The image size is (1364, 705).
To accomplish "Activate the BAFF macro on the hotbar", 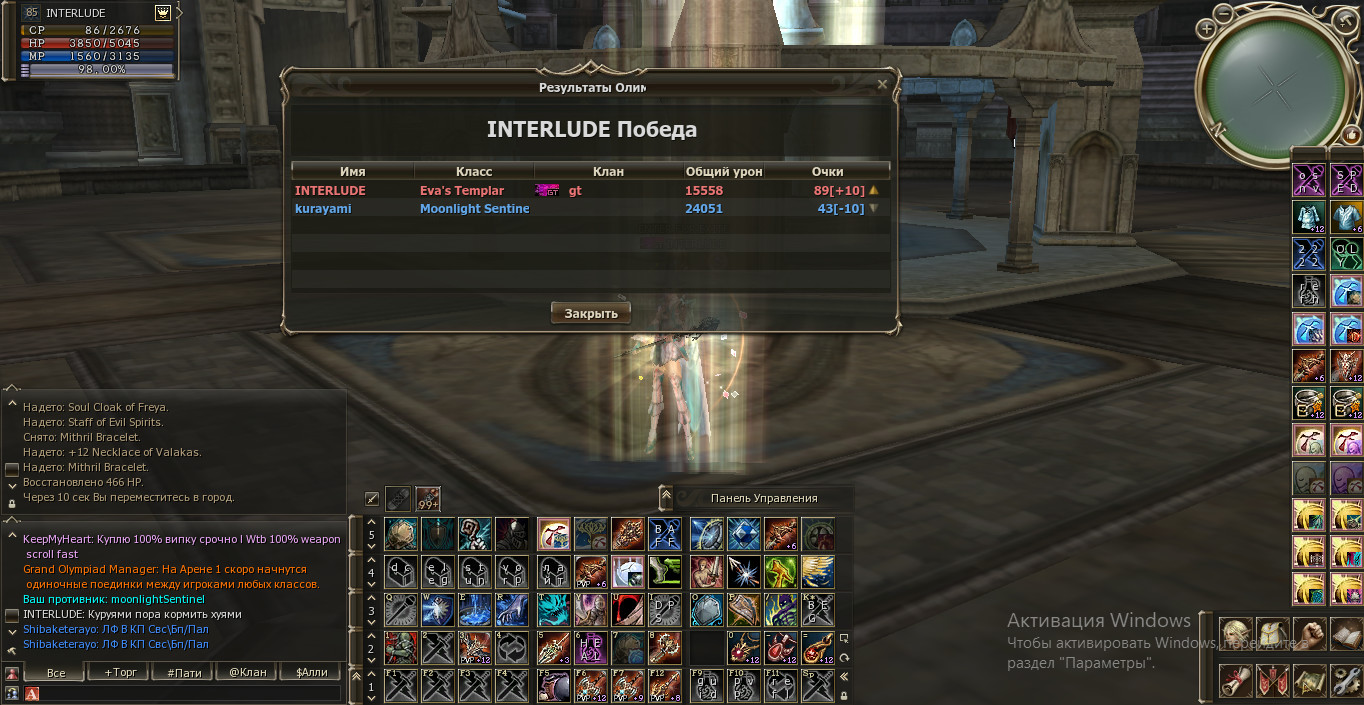I will pyautogui.click(x=665, y=534).
